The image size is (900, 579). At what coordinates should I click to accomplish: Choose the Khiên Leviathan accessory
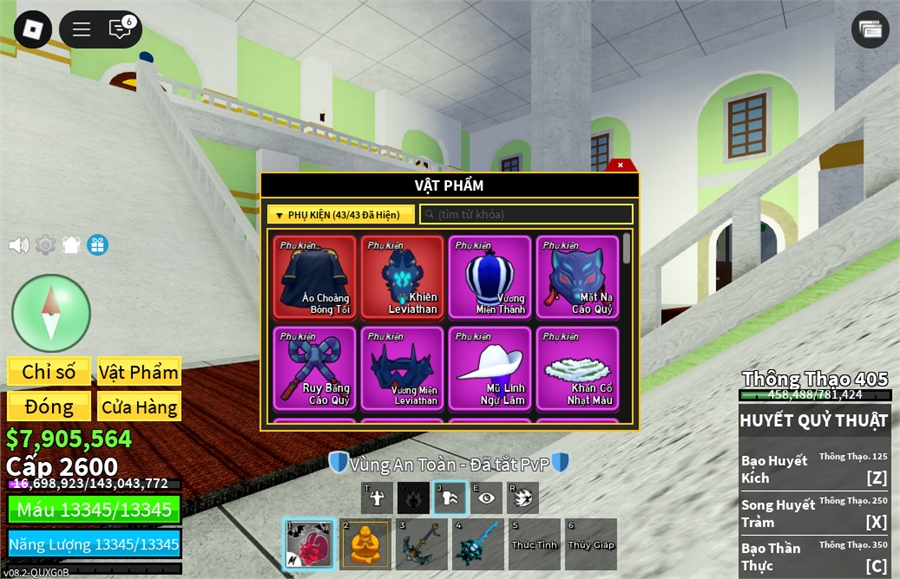pyautogui.click(x=402, y=277)
